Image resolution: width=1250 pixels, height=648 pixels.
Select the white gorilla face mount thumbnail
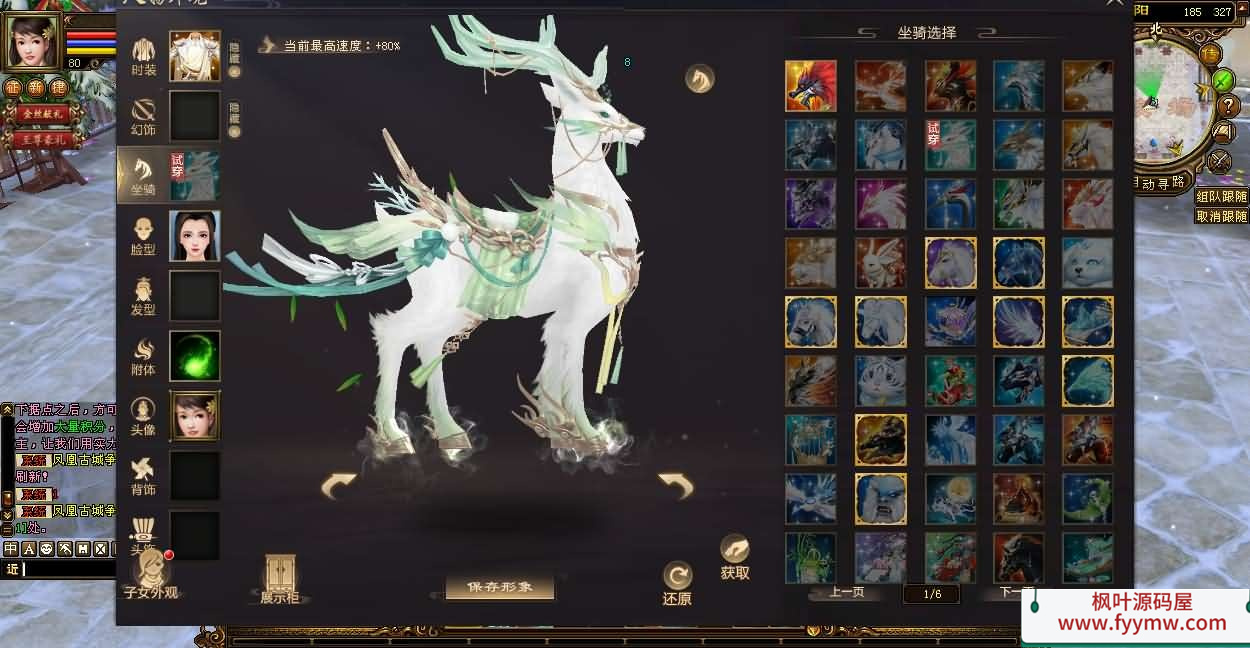(x=881, y=498)
